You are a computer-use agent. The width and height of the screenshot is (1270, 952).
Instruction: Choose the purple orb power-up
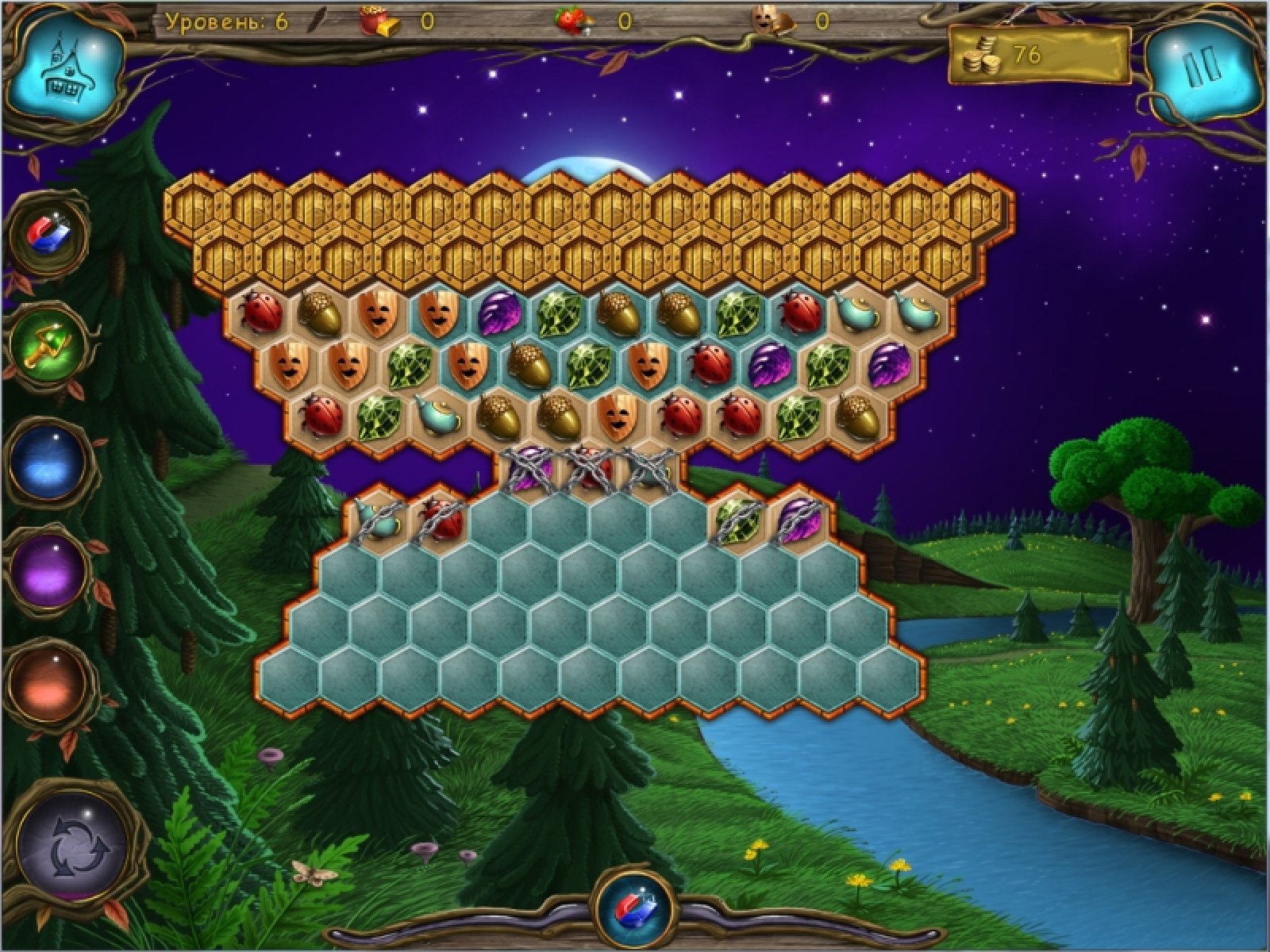pos(49,570)
